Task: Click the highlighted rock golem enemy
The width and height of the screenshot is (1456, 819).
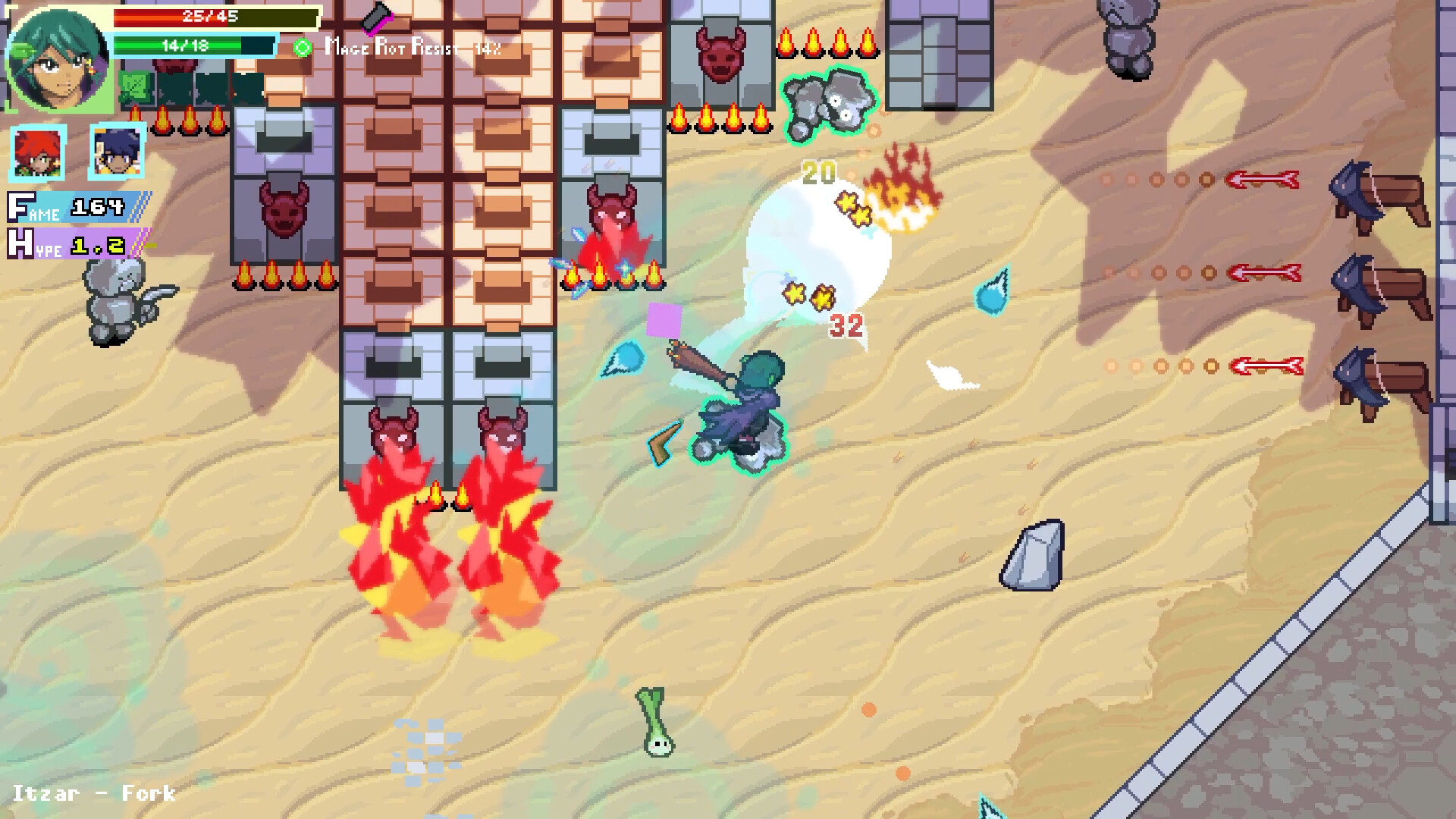Action: pos(830,102)
